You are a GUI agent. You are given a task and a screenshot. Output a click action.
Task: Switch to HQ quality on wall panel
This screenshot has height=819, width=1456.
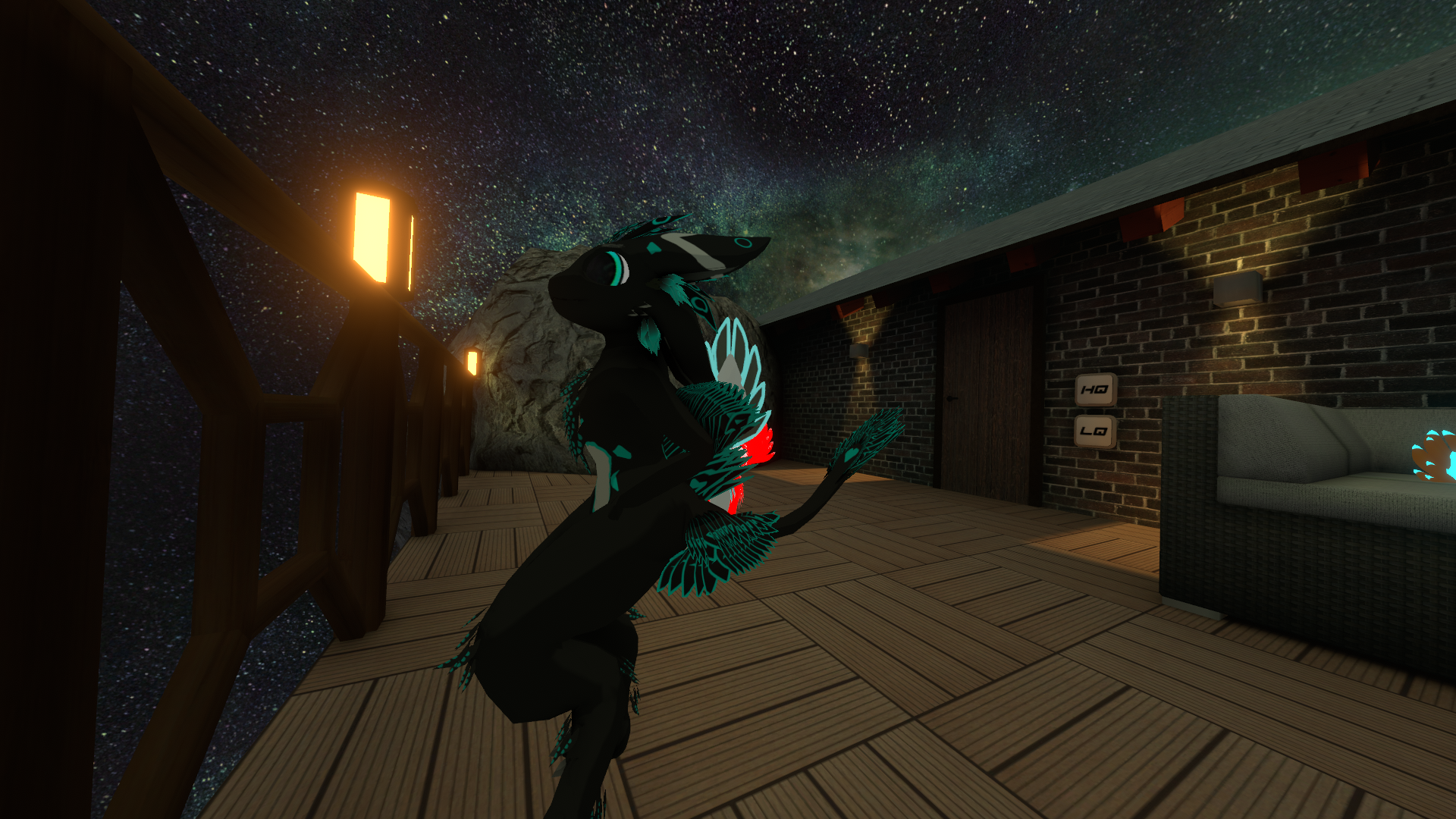[1095, 390]
